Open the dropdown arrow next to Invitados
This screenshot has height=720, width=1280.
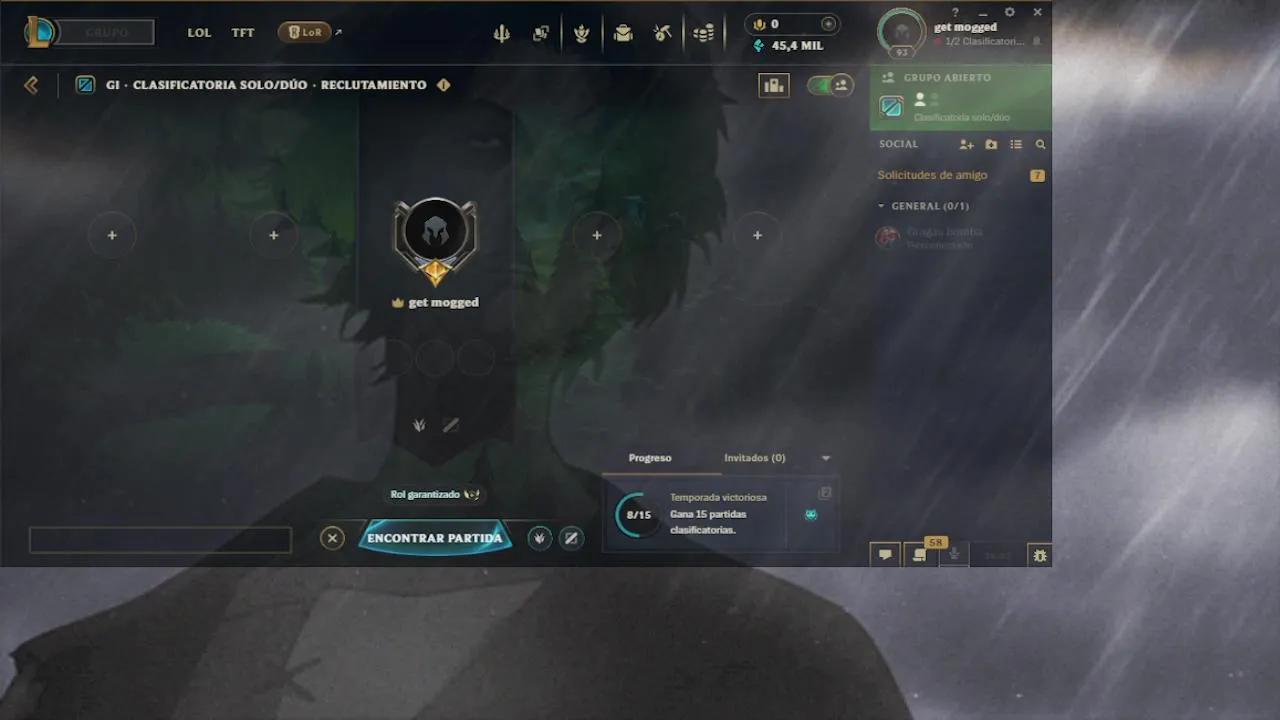coord(825,457)
